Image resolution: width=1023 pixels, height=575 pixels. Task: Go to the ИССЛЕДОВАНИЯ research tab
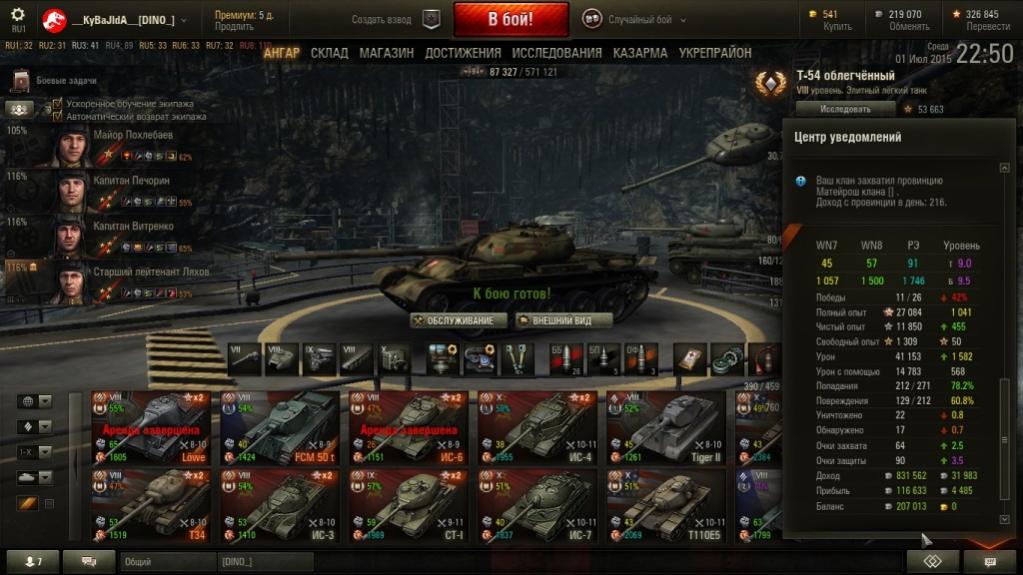(x=556, y=53)
